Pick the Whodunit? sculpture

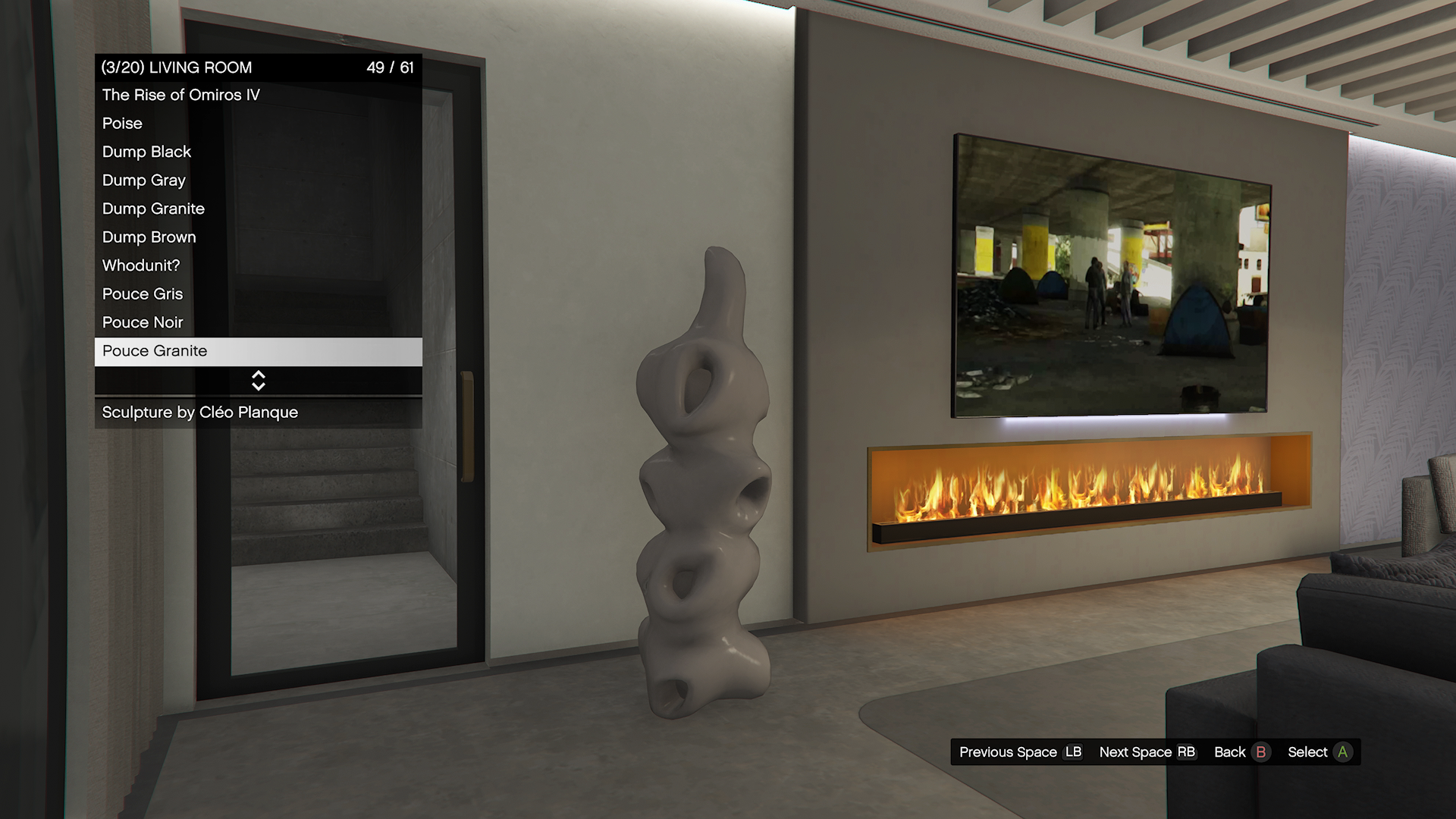[141, 265]
